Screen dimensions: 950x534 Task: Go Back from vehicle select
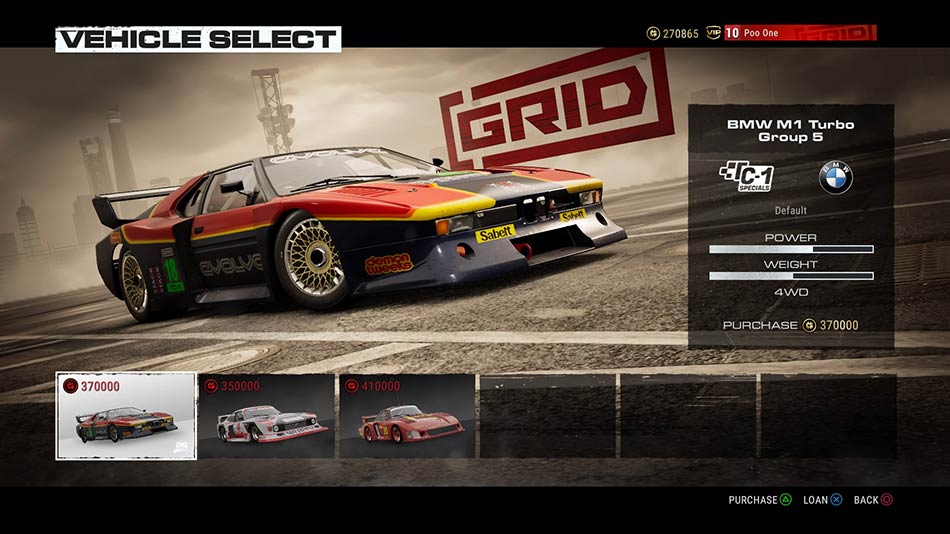tap(873, 500)
